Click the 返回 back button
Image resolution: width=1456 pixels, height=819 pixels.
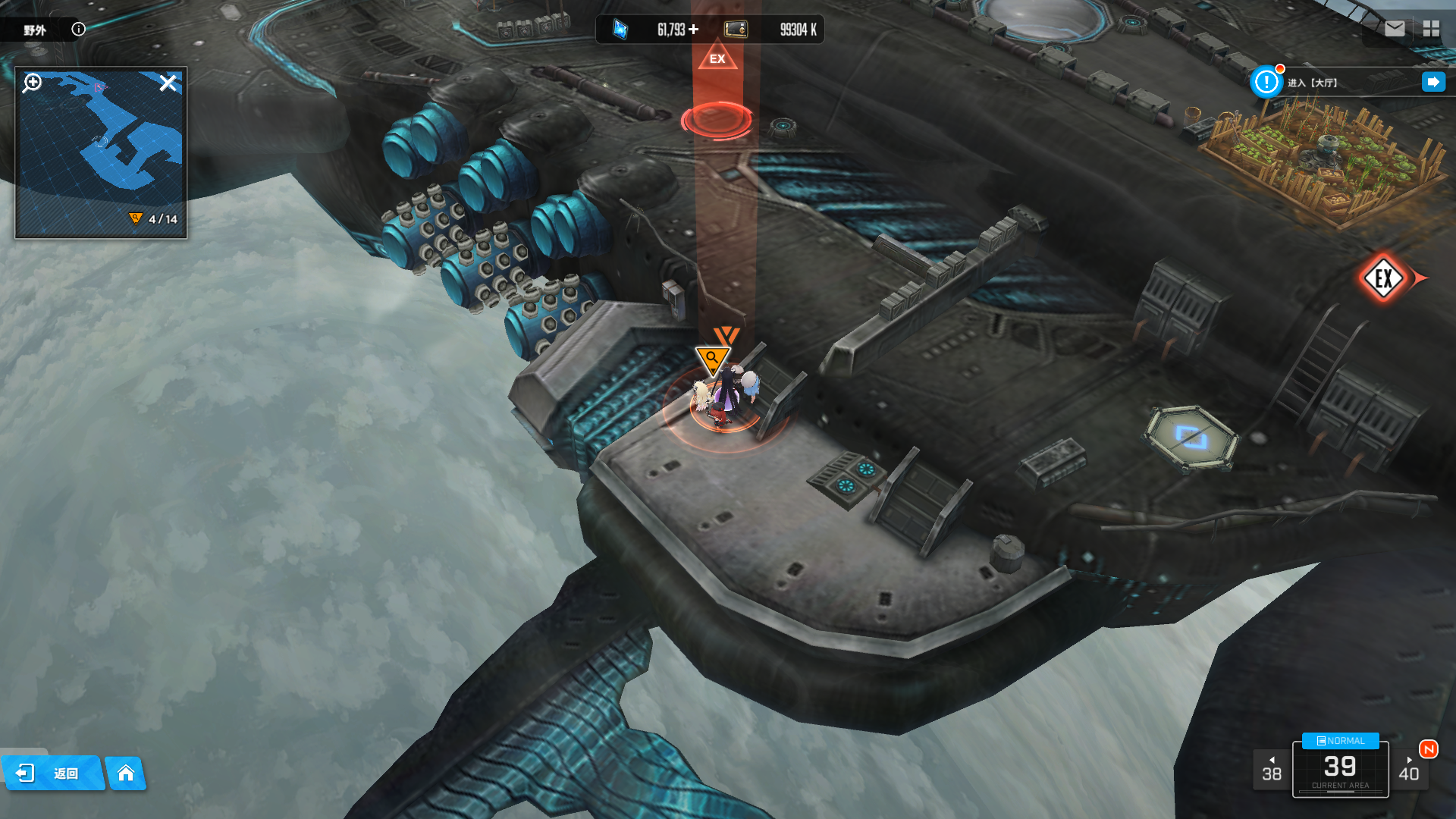coord(52,773)
